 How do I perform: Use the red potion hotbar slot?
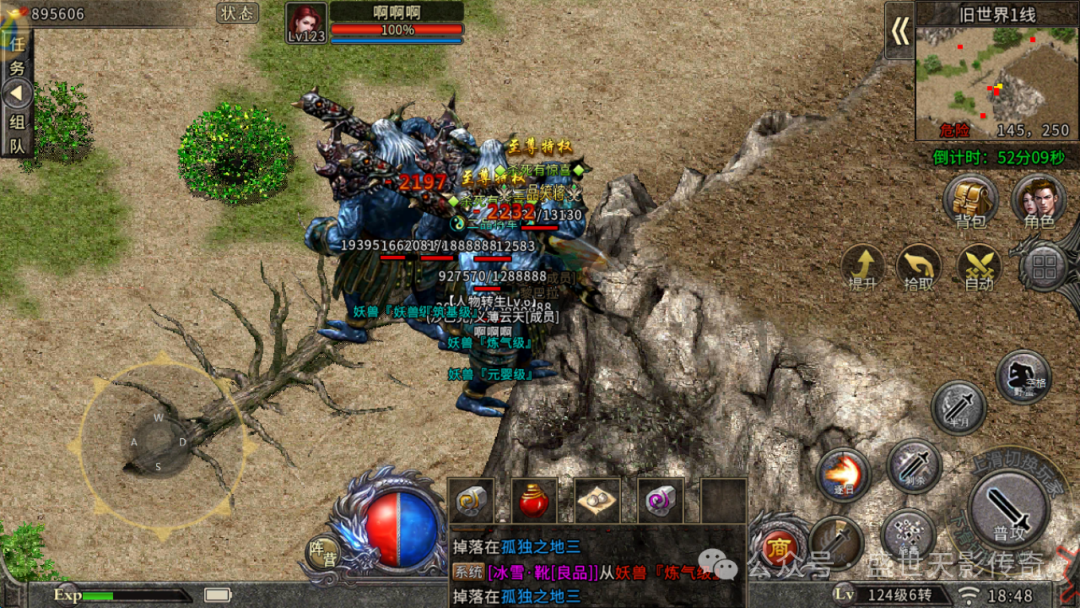tap(534, 498)
